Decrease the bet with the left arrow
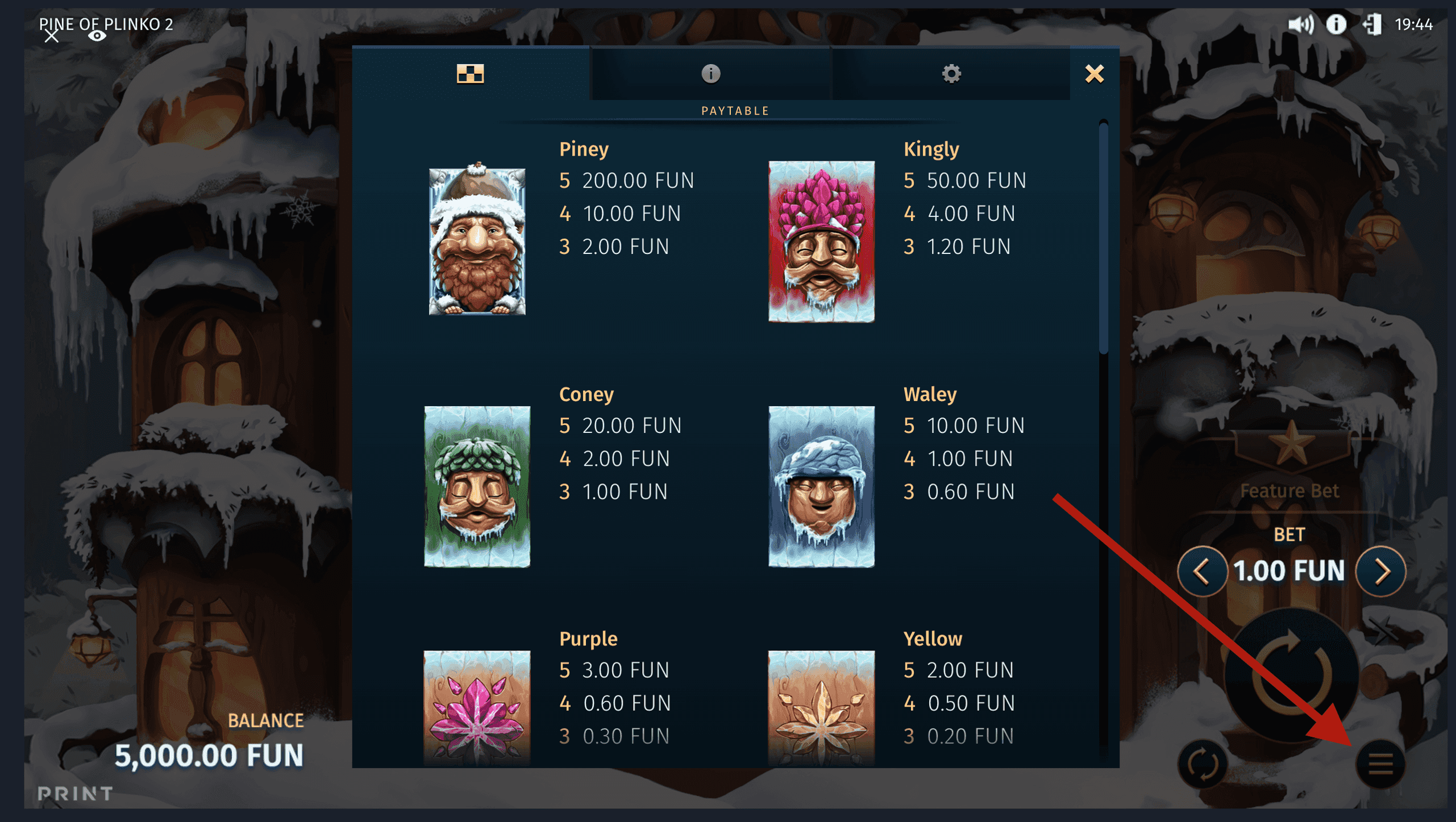Screen dimensions: 1456x822 pos(1201,571)
